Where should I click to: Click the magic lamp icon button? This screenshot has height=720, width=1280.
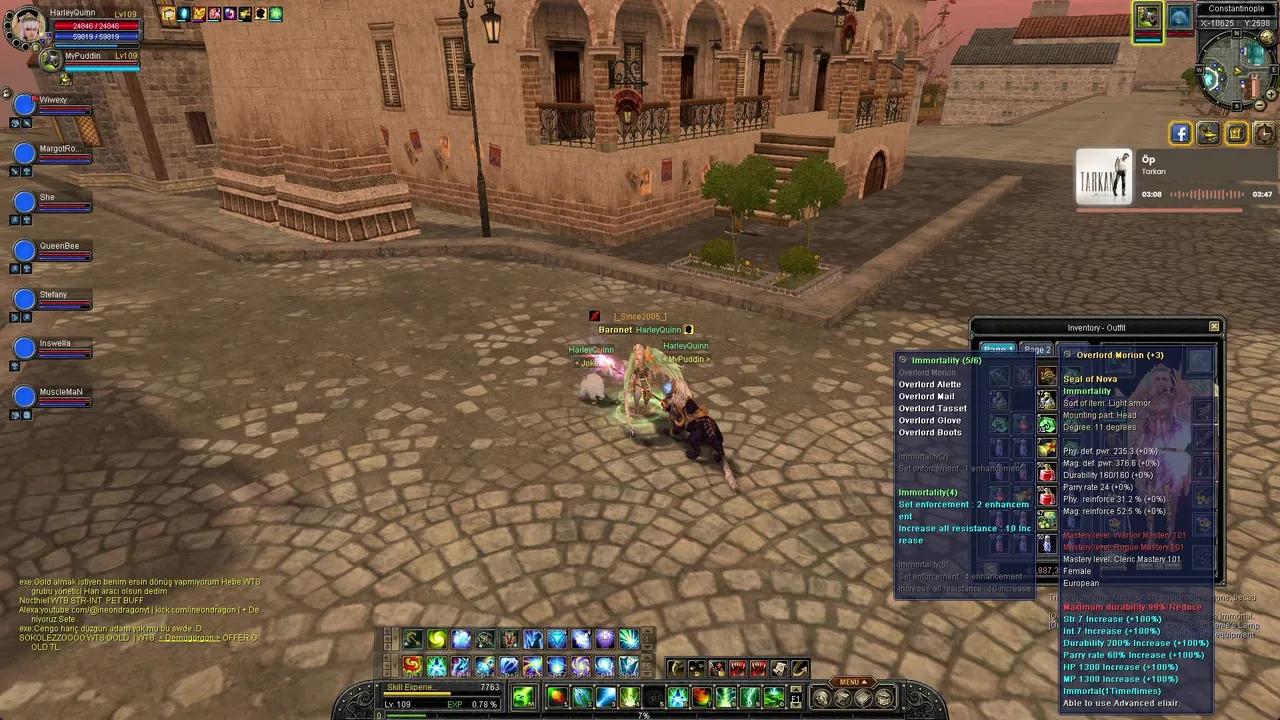tap(1209, 133)
